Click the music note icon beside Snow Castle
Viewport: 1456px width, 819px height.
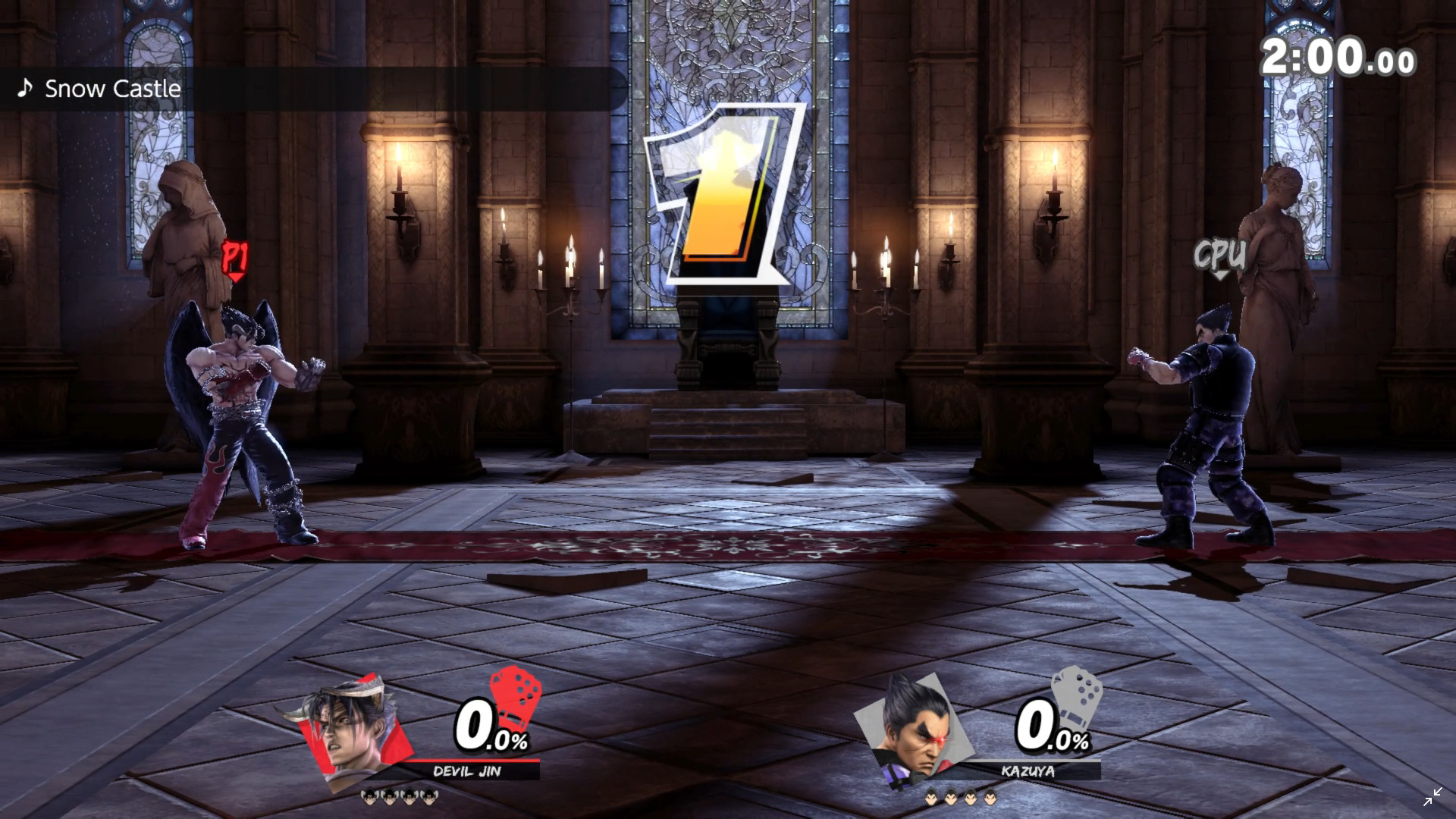tap(27, 89)
